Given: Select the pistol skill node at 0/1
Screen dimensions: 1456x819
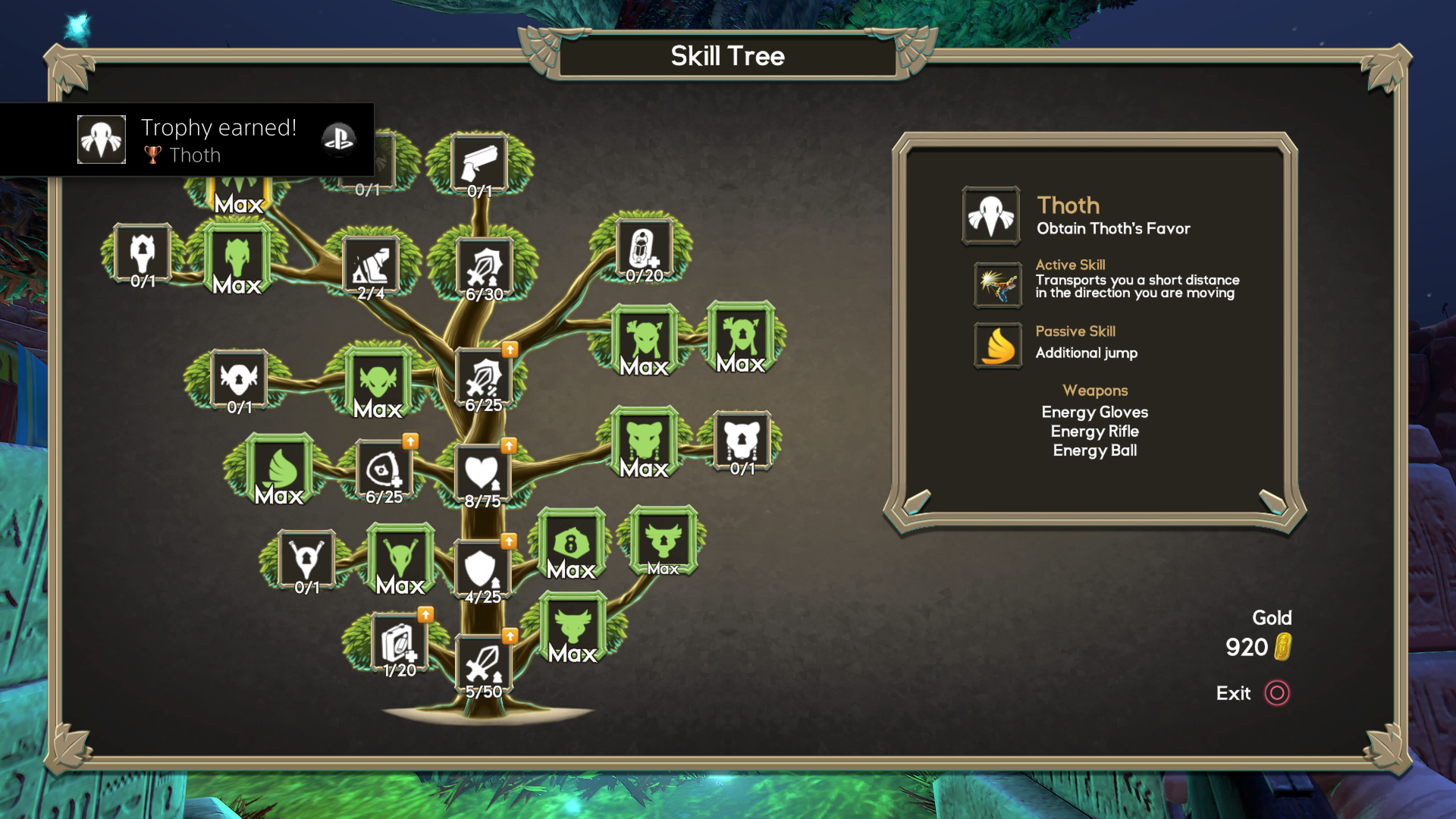Looking at the screenshot, I should (479, 164).
